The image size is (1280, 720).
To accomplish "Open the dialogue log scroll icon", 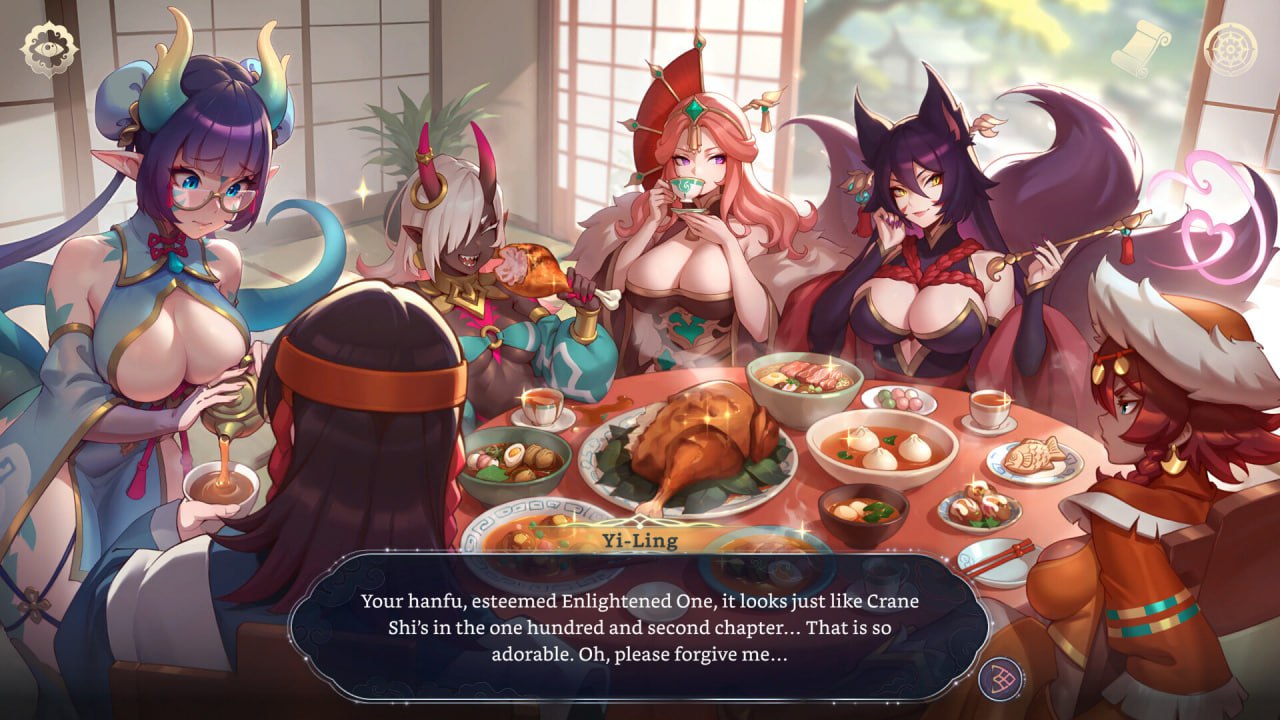I will tap(1139, 48).
